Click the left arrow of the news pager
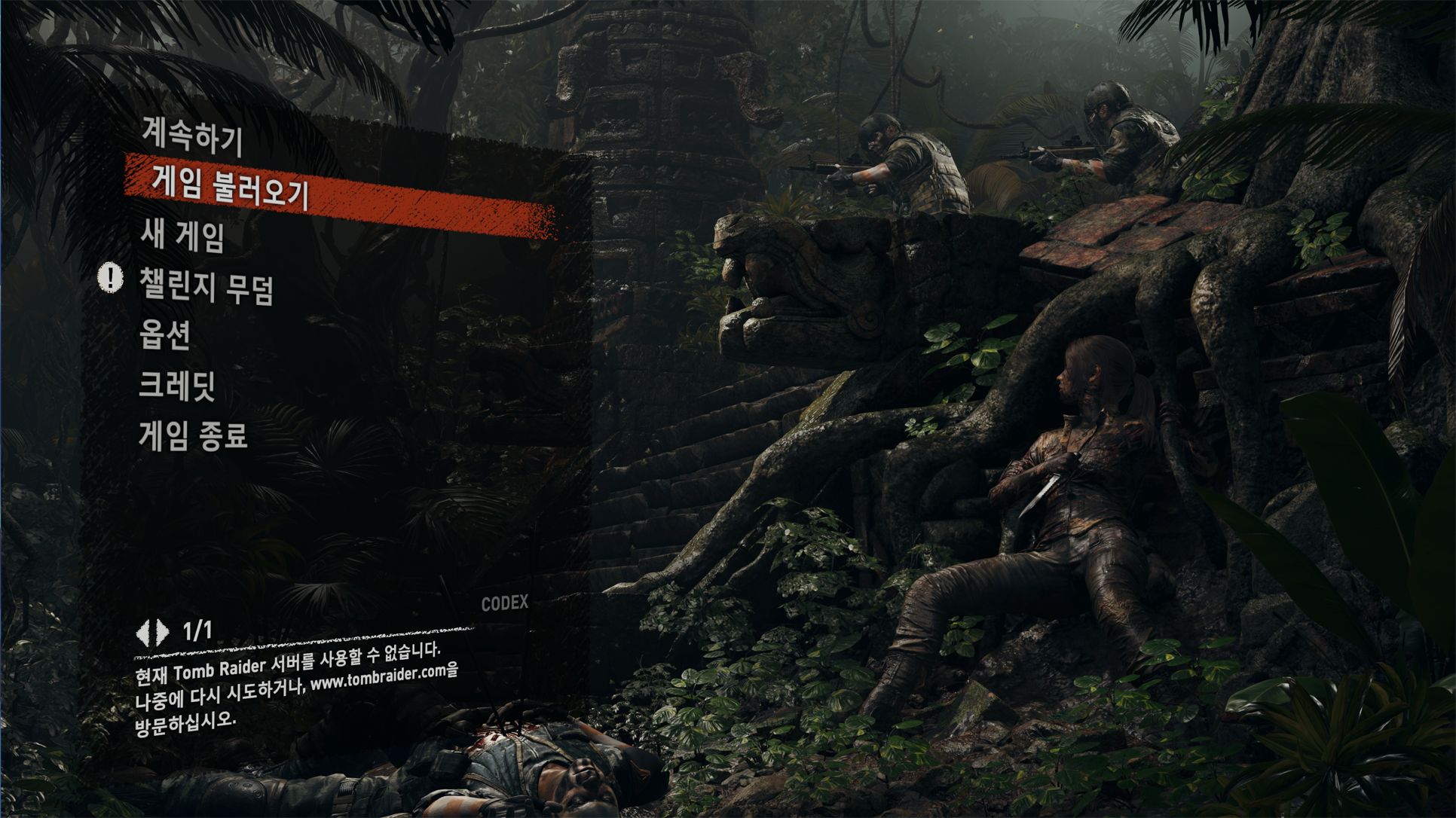 pos(143,633)
